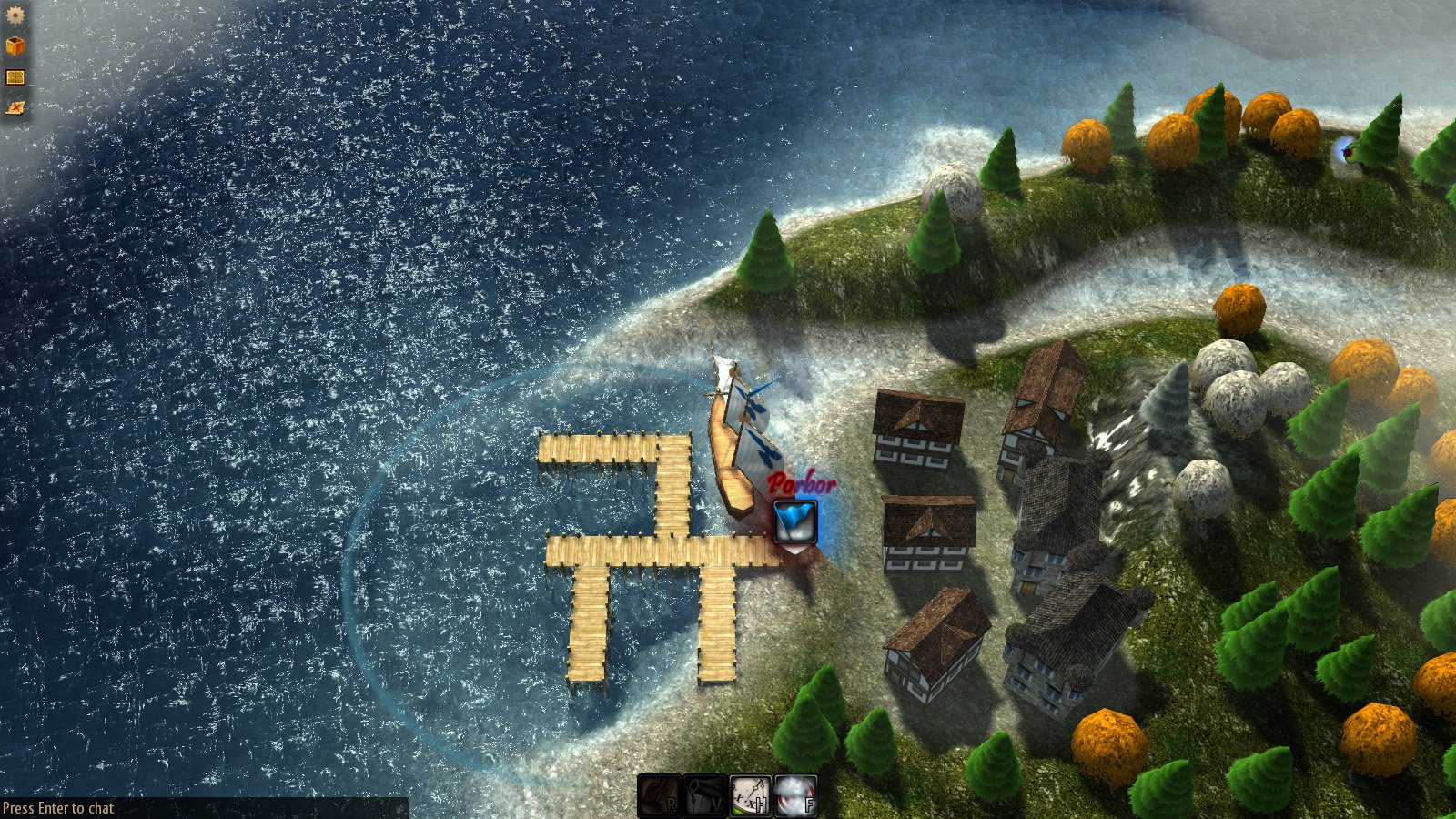Toggle the darkened R ability slot

(660, 795)
